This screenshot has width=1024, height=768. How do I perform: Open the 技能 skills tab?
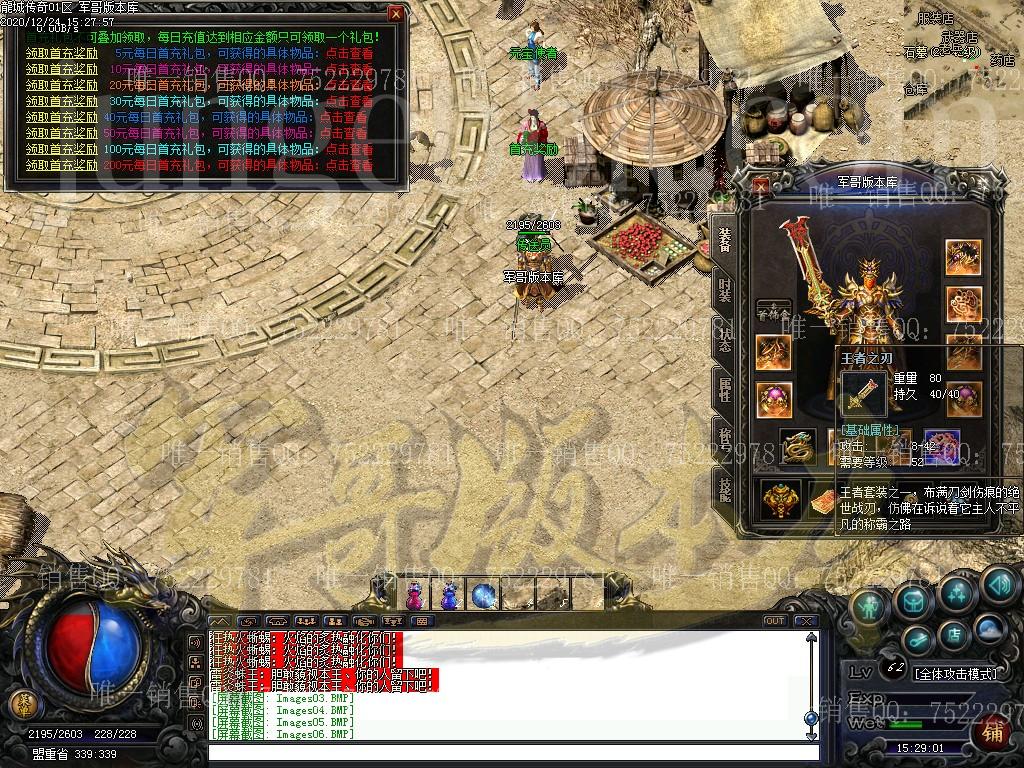coord(724,486)
